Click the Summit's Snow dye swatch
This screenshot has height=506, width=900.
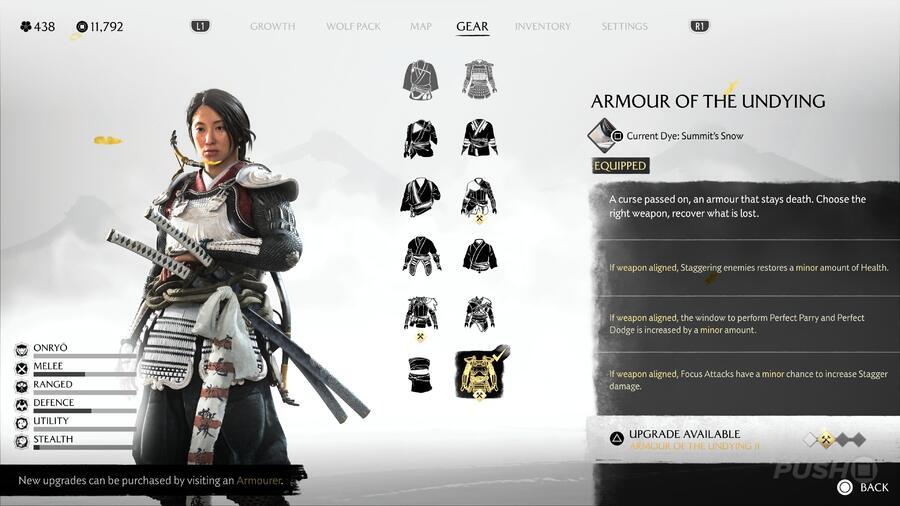602,135
